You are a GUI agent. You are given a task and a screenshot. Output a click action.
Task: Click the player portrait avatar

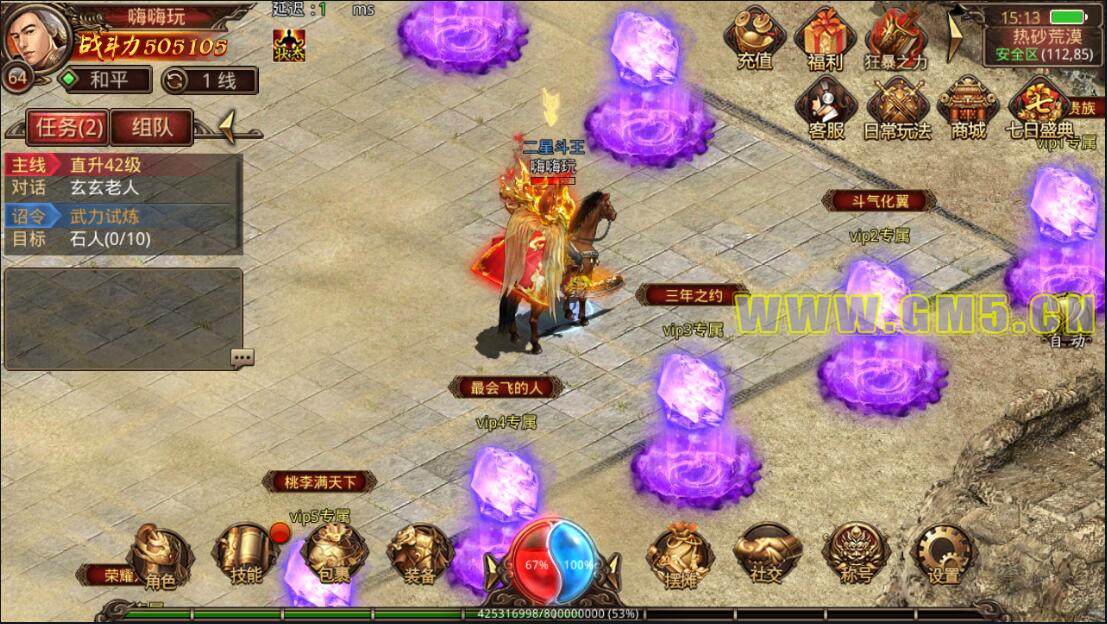[36, 36]
